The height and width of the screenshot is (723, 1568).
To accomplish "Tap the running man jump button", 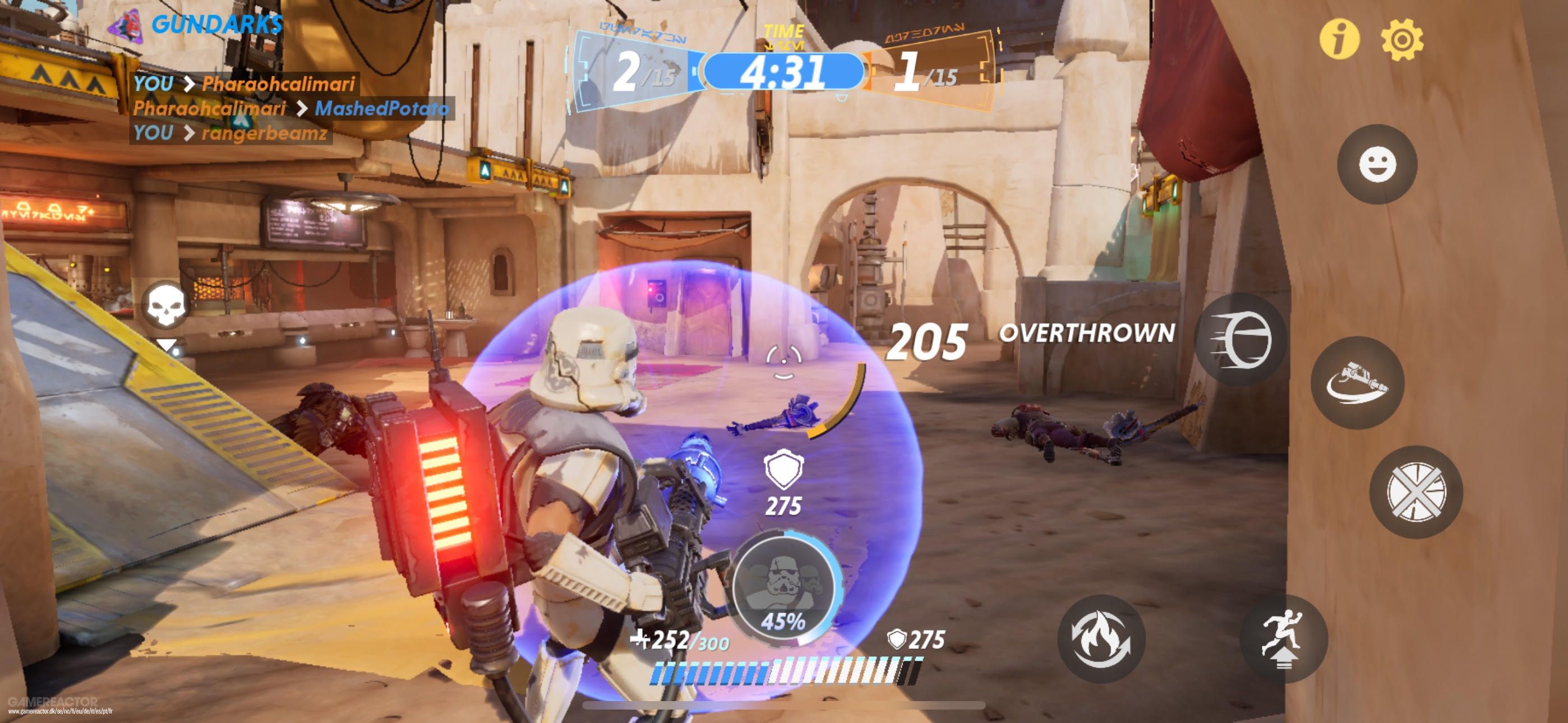I will pyautogui.click(x=1283, y=638).
